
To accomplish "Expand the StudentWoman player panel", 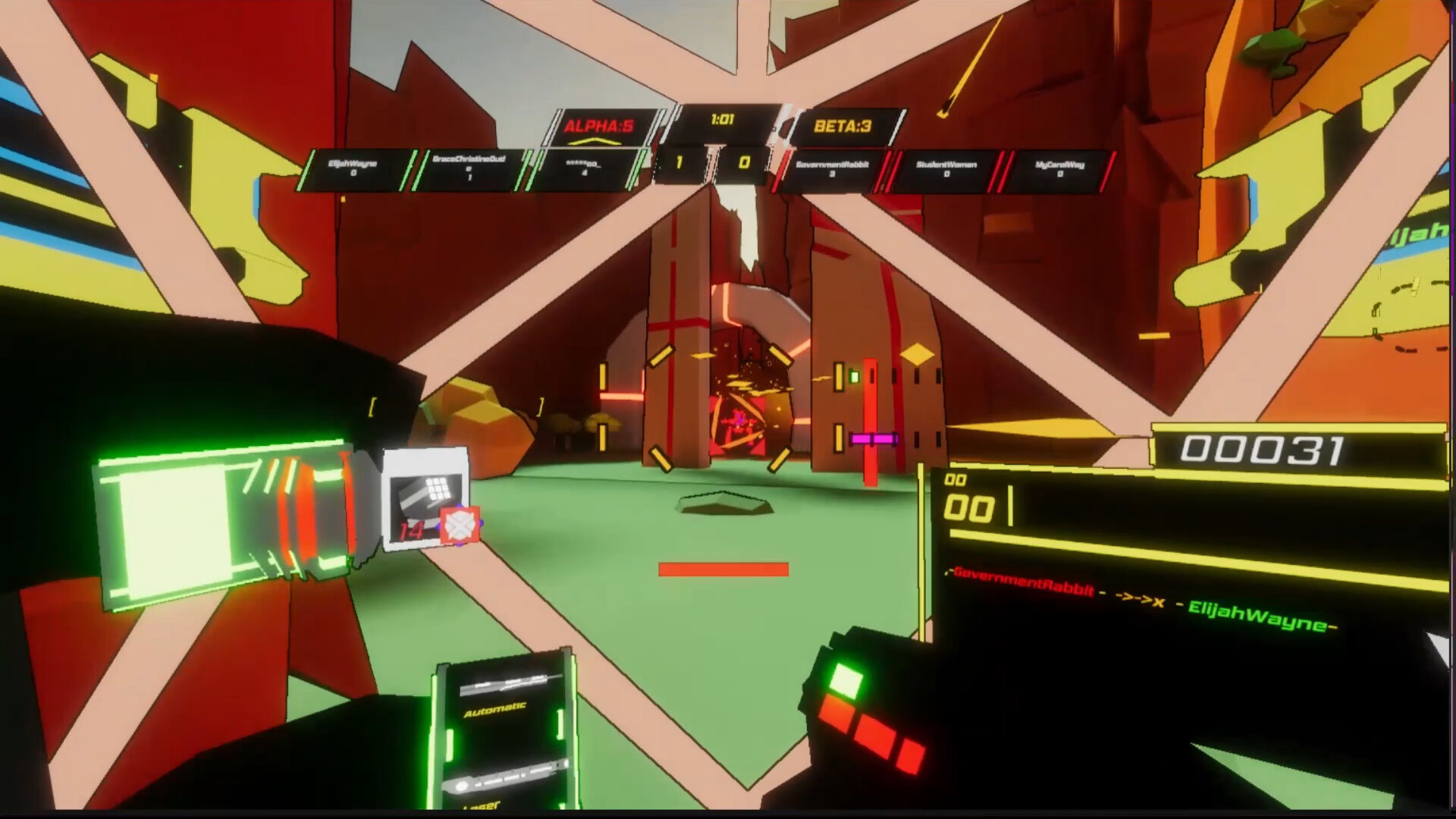I will [948, 165].
